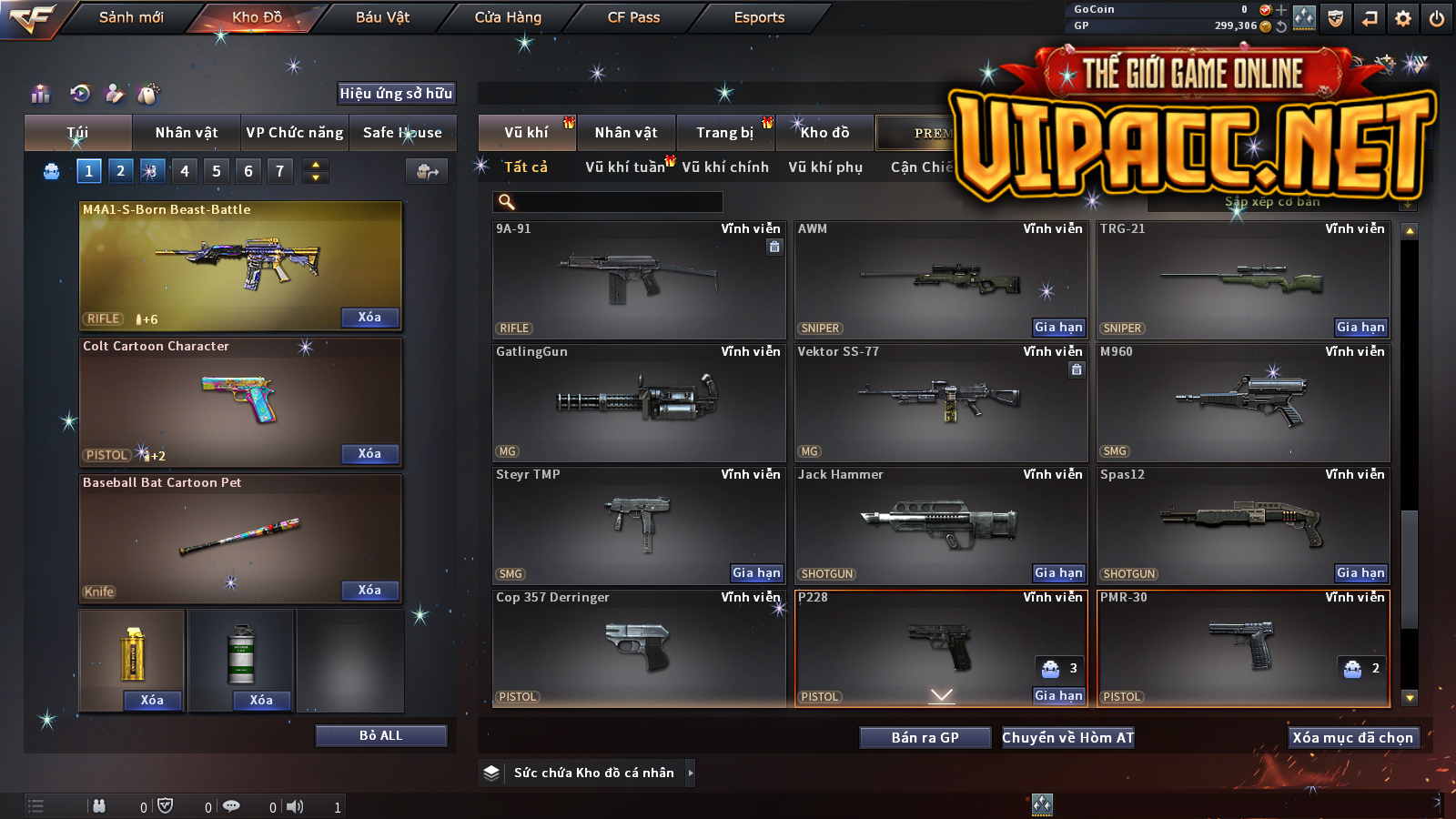The image size is (1456, 819).
Task: Click the Bỏ ALL button
Action: 380,735
